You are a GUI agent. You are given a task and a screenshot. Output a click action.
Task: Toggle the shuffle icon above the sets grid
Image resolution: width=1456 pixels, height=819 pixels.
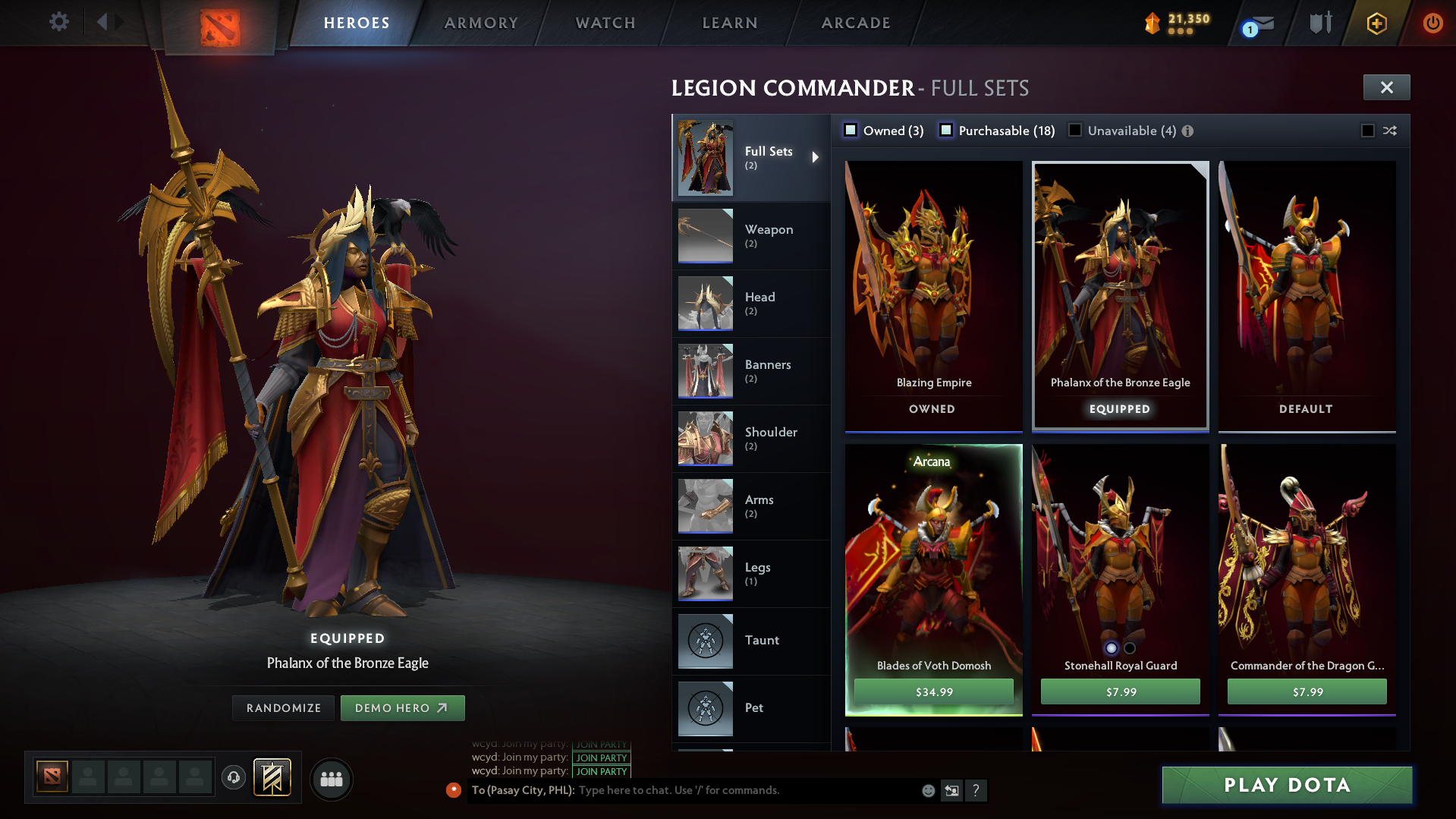click(1390, 131)
